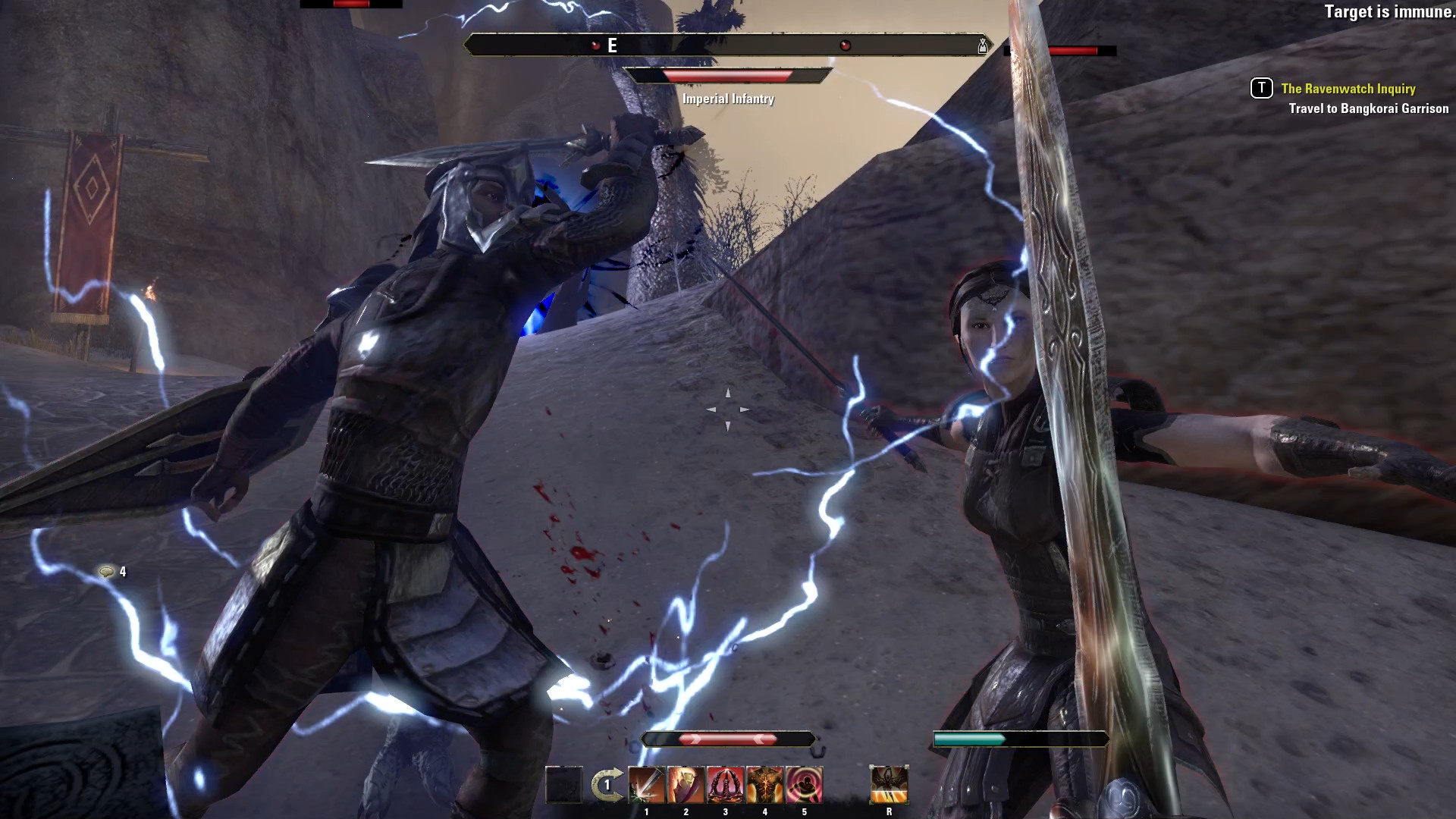This screenshot has width=1456, height=819.
Task: Trigger the pink spiral figure ability
Action: [805, 784]
